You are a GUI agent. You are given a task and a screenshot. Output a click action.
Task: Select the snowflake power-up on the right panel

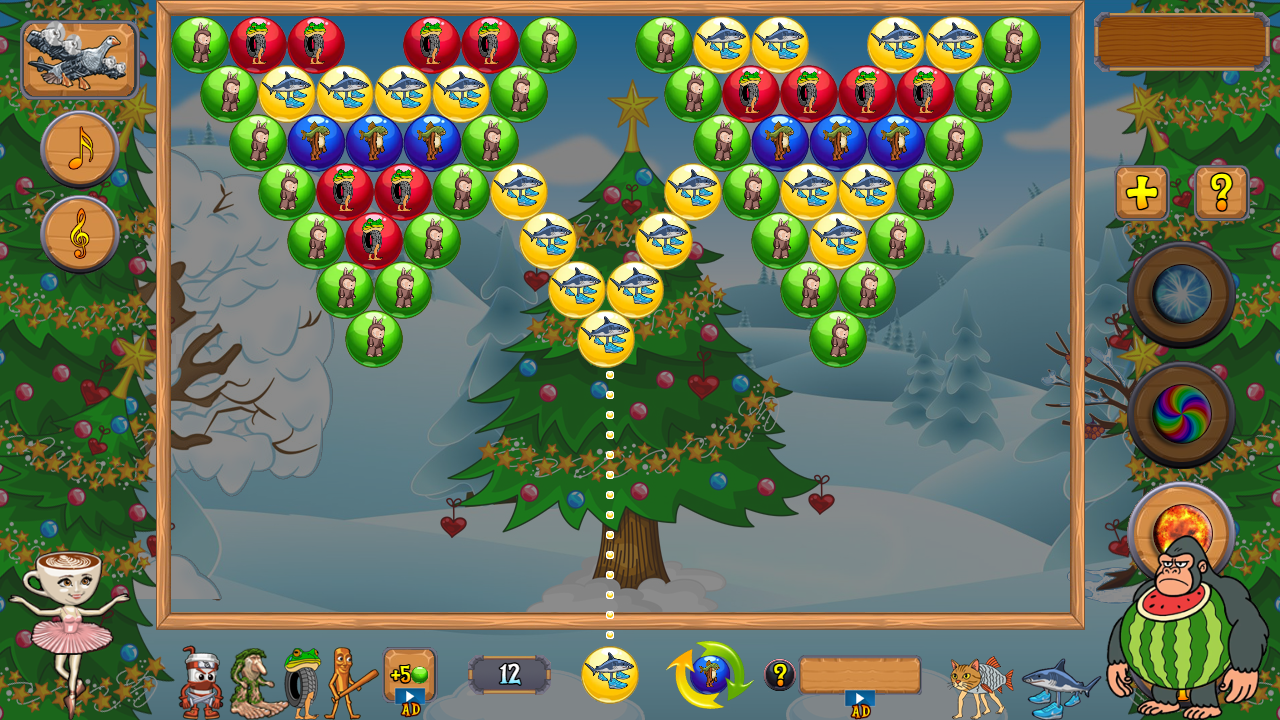pyautogui.click(x=1181, y=292)
